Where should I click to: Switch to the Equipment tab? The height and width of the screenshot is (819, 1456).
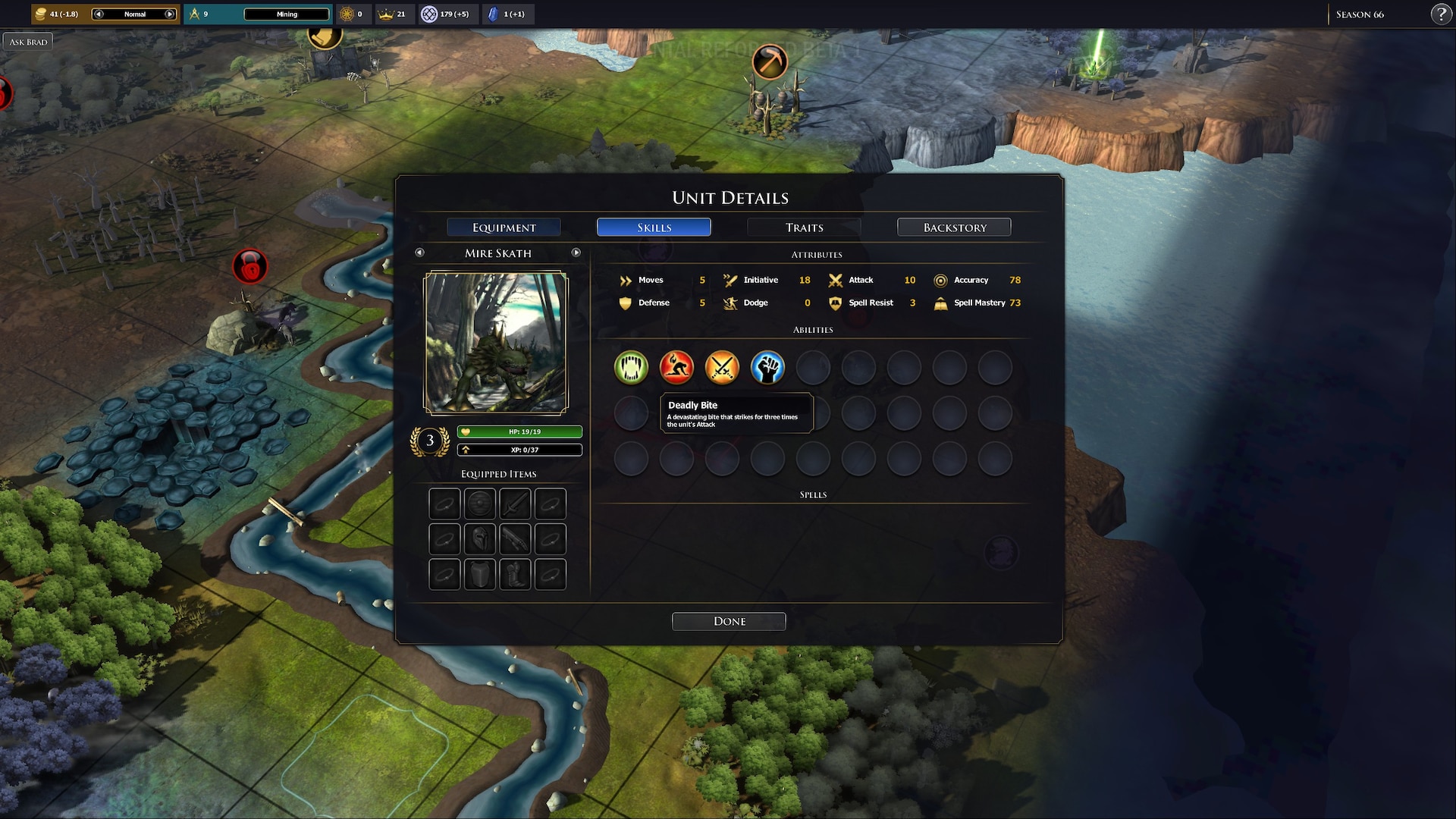click(504, 227)
